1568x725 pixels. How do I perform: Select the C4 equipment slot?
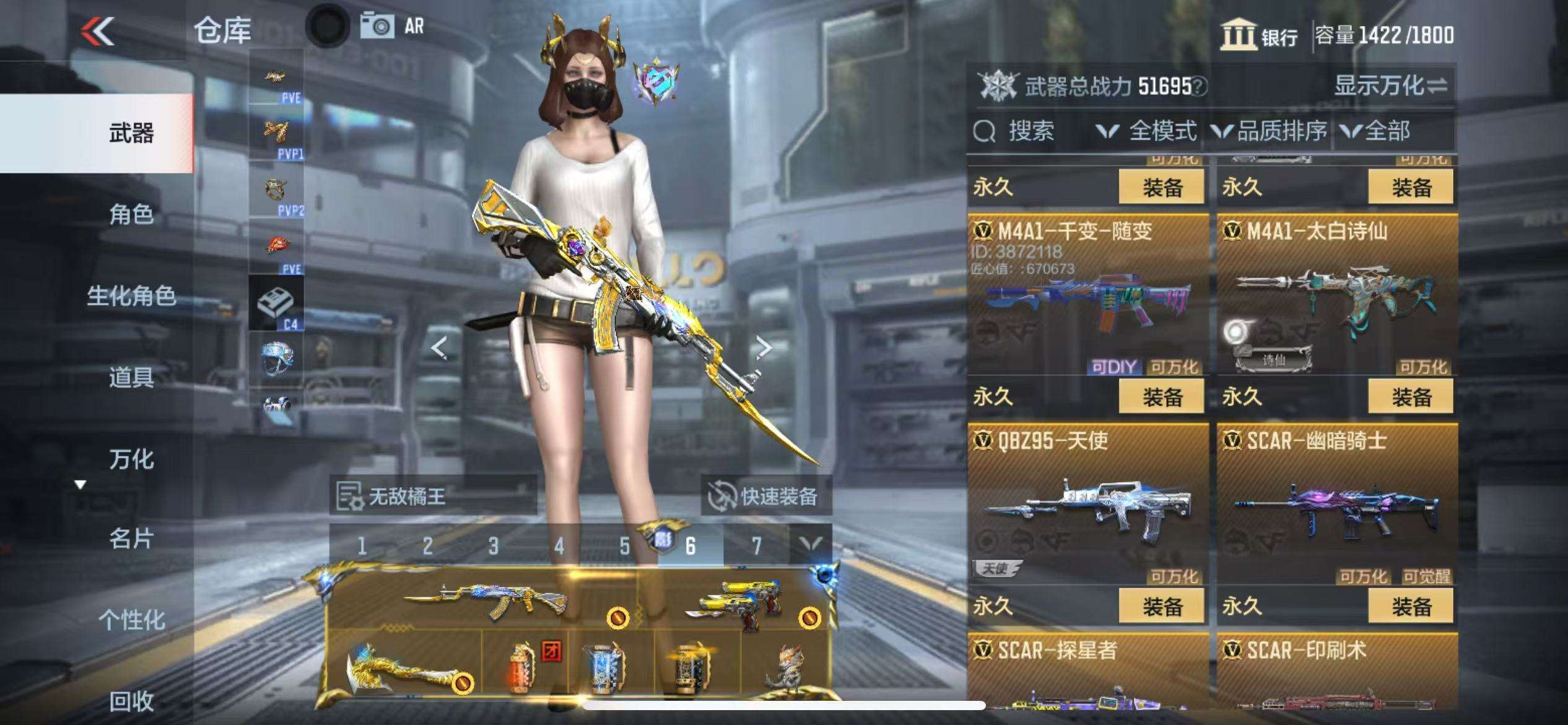[276, 304]
